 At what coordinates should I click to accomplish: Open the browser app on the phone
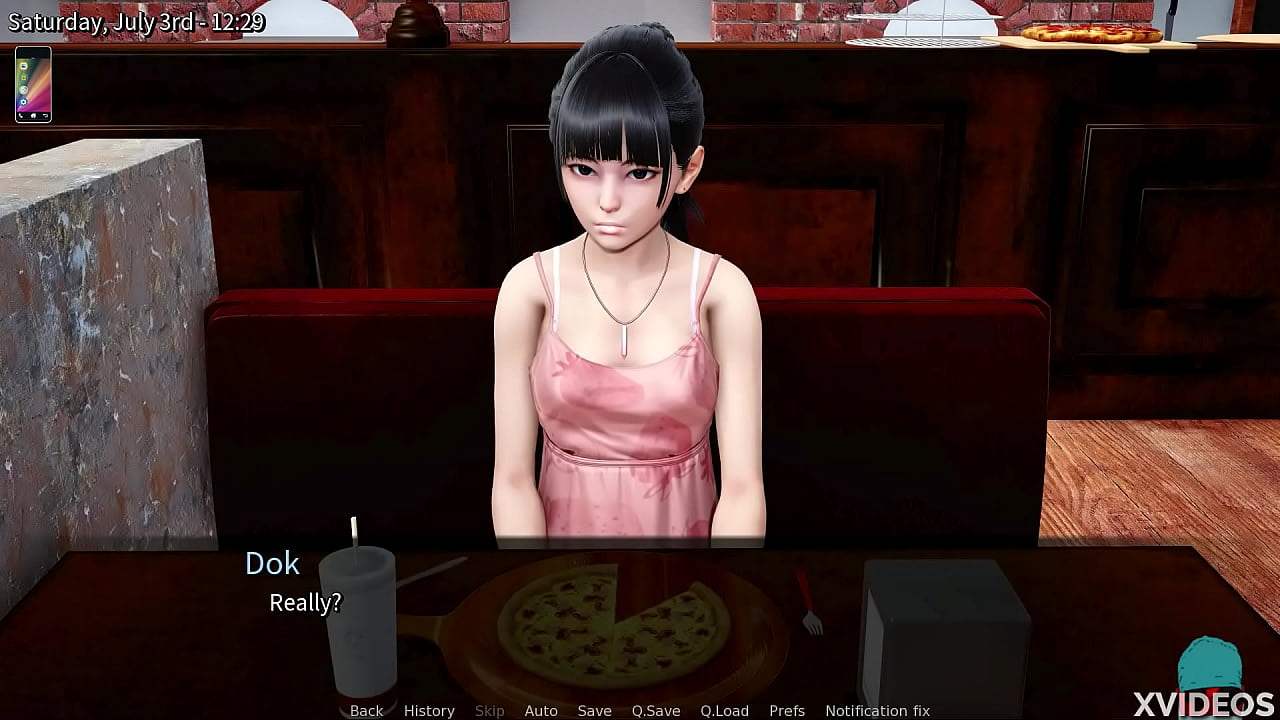point(23,89)
